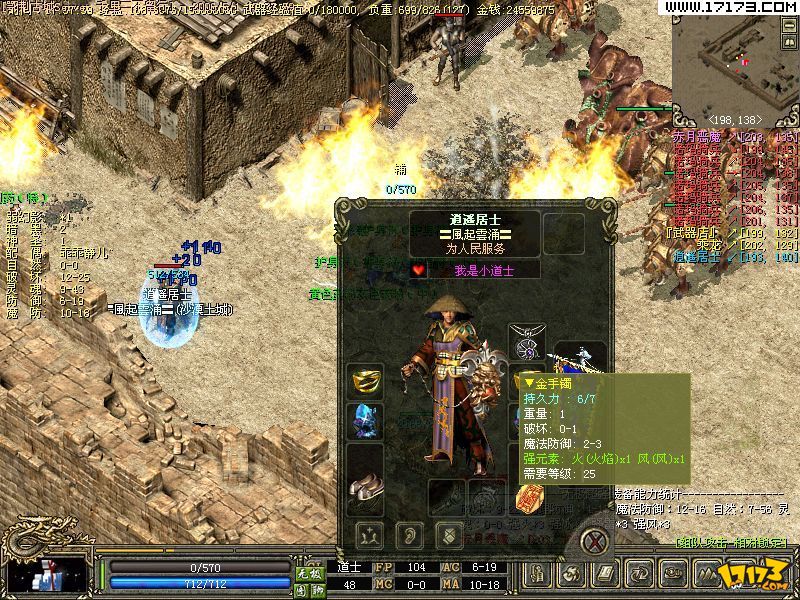Close the character equipment panel
The image size is (800, 600).
pyautogui.click(x=597, y=542)
